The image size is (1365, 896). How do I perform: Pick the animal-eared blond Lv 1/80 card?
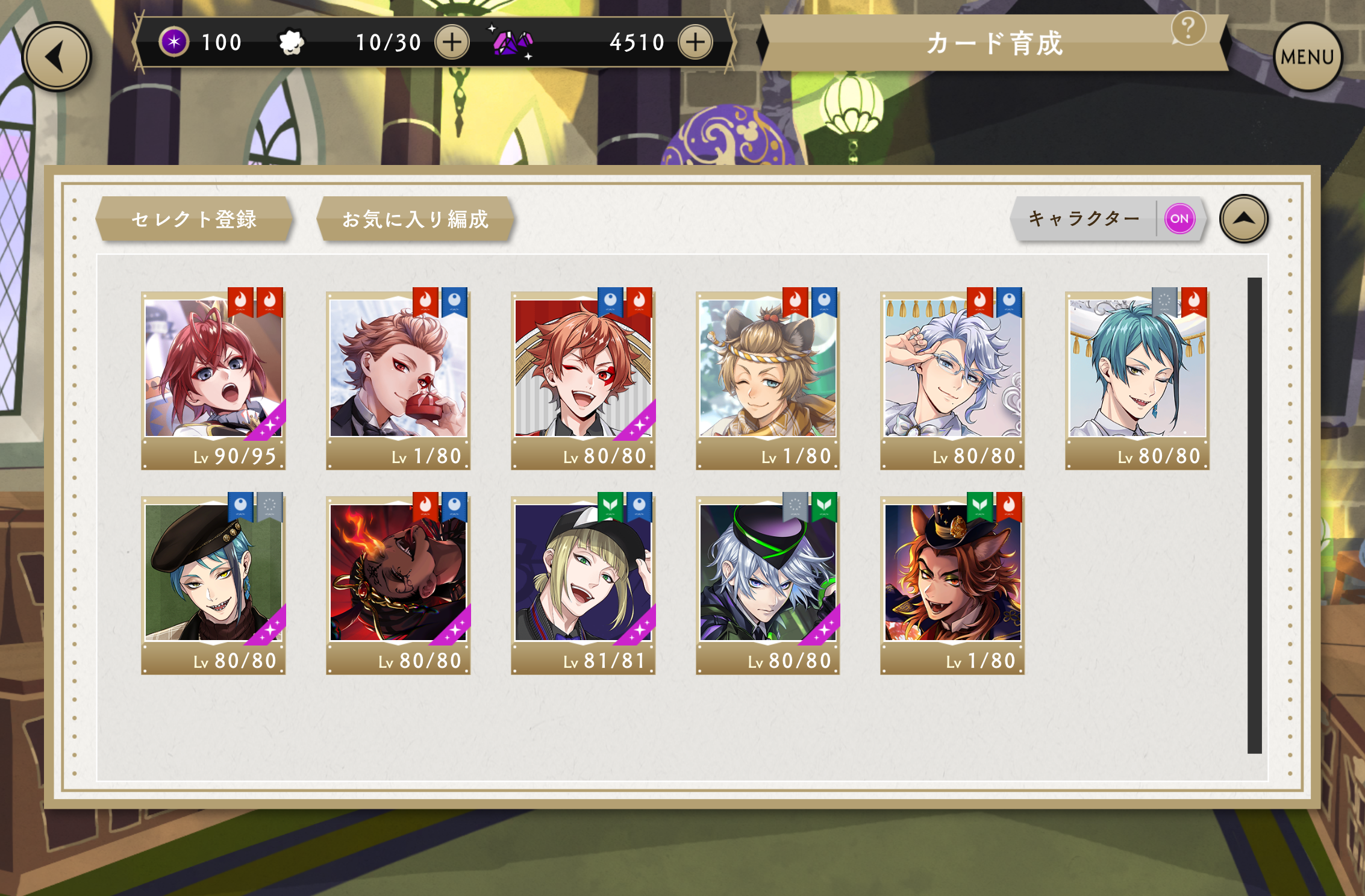coord(767,378)
